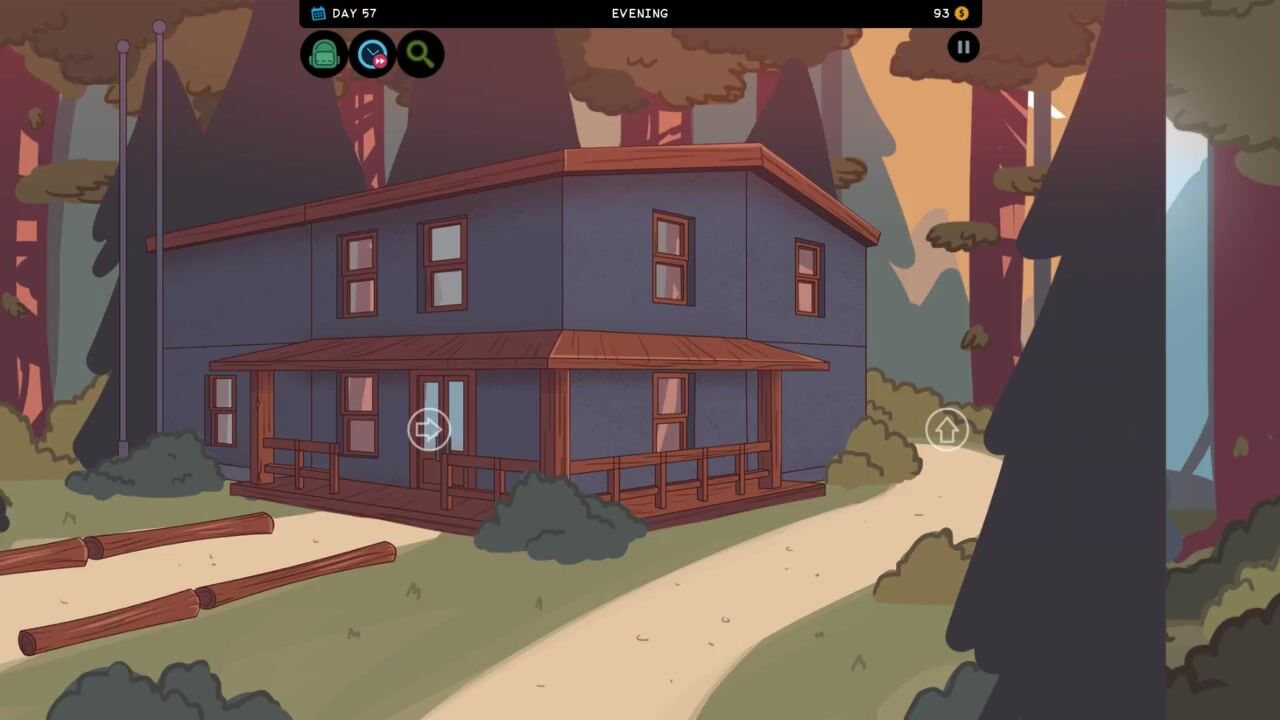
Task: Activate the green magnifying glass search
Action: pyautogui.click(x=420, y=54)
